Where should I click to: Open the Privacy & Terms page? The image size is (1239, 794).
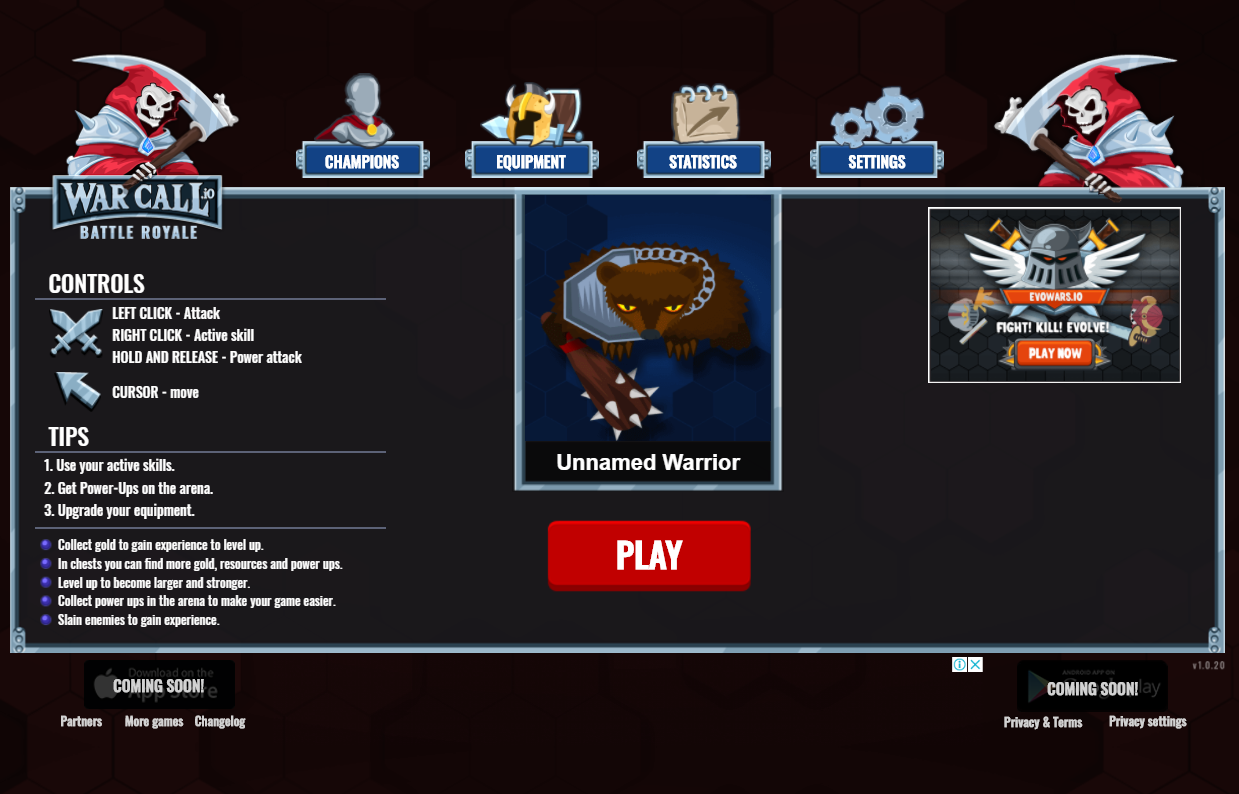[x=1043, y=722]
